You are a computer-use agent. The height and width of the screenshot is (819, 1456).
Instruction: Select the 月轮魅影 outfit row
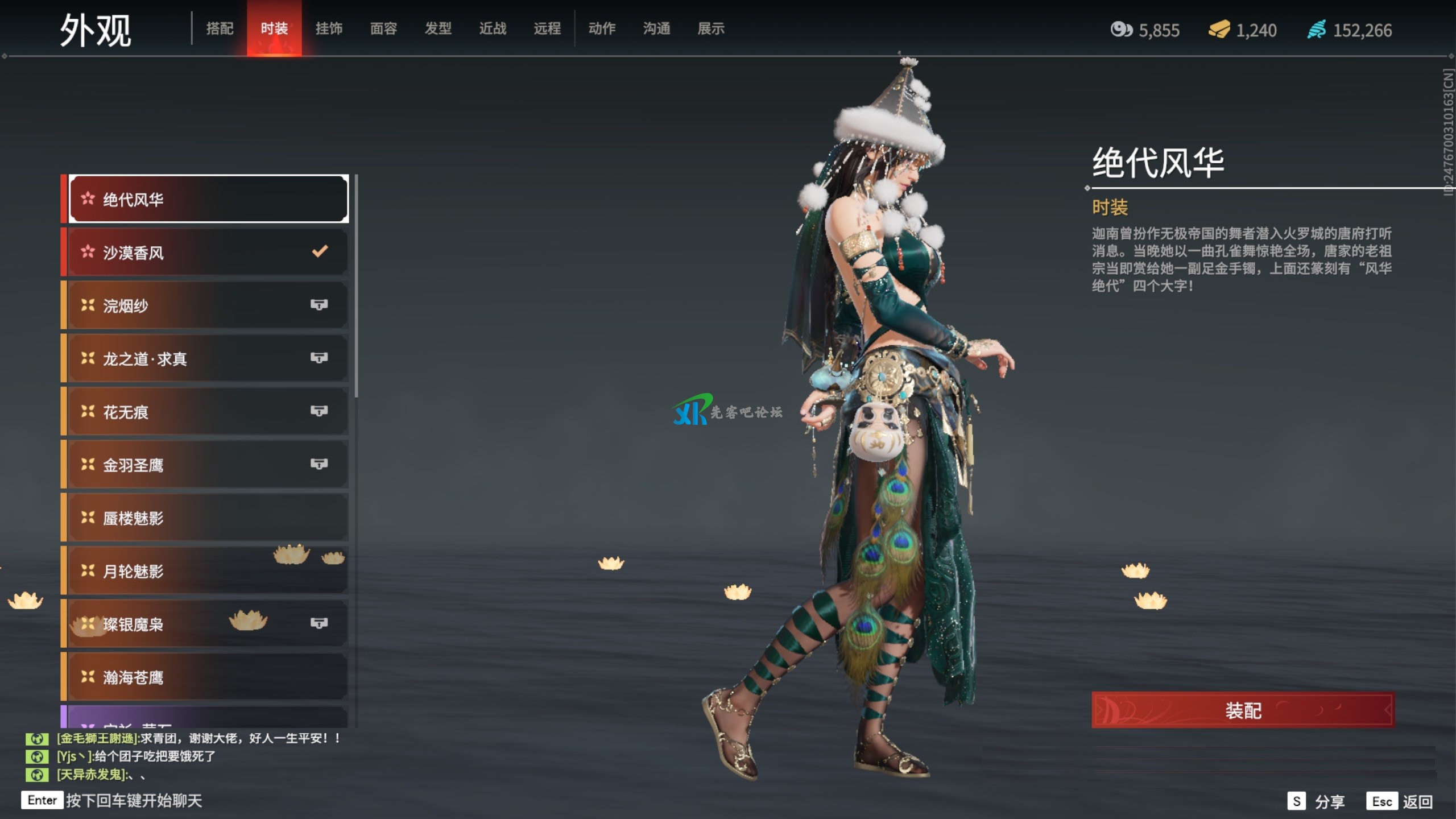pyautogui.click(x=208, y=570)
